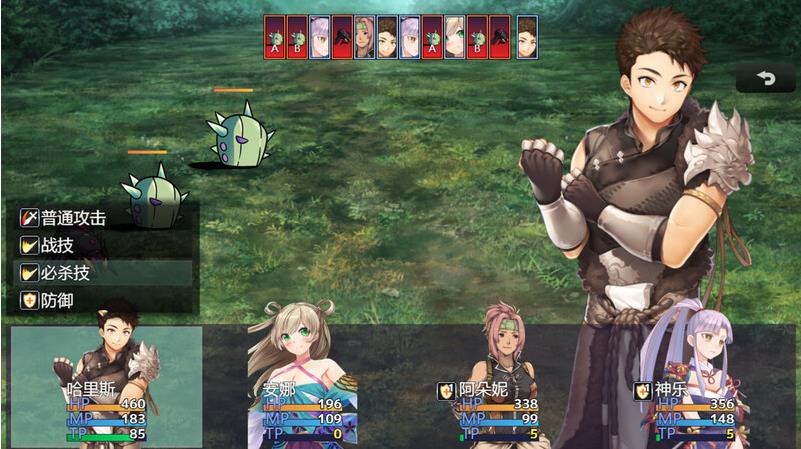
Task: Click the back arrow button
Action: coord(767,79)
